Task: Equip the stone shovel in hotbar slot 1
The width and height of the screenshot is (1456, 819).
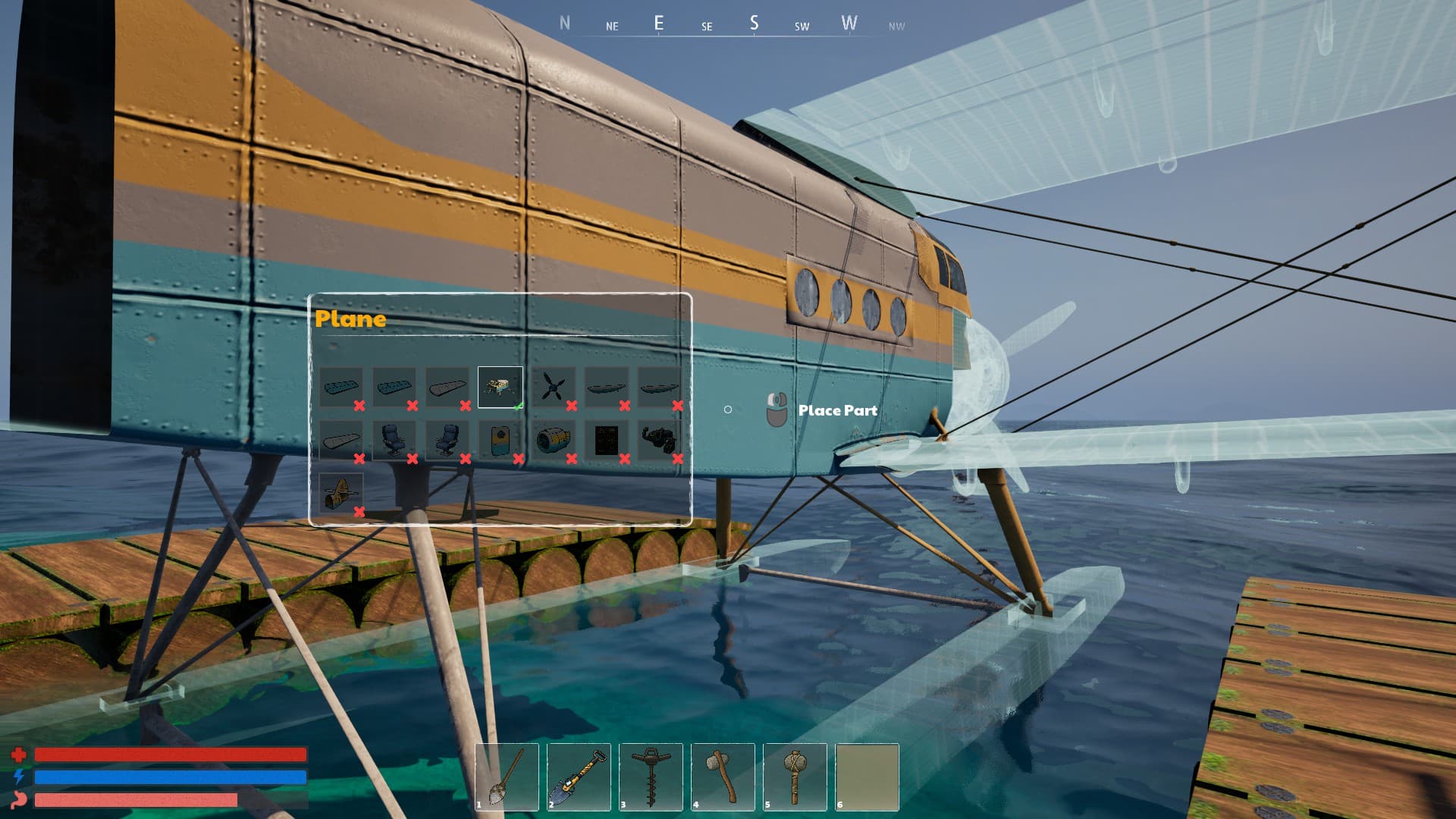Action: pyautogui.click(x=507, y=777)
